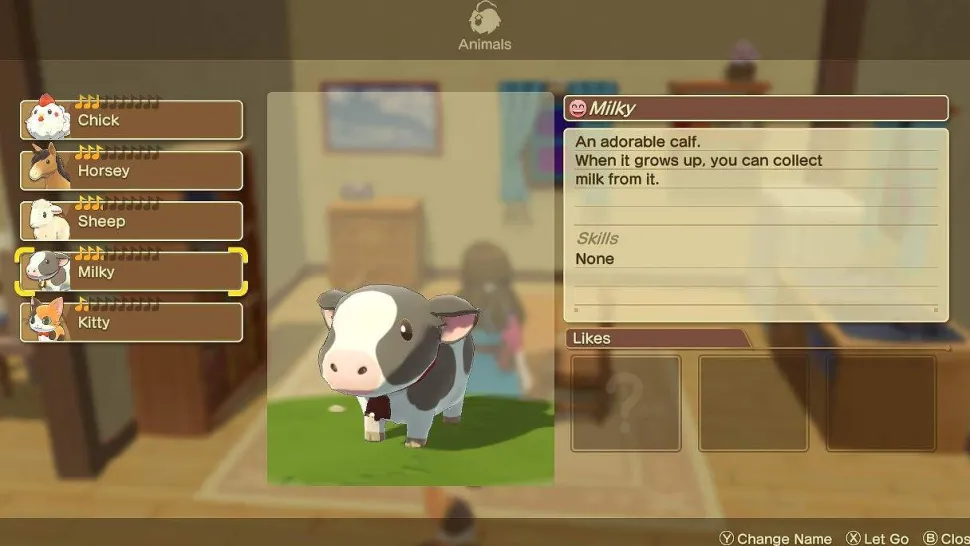Click the unknown question-mark Likes slot
970x546 pixels.
coord(626,403)
